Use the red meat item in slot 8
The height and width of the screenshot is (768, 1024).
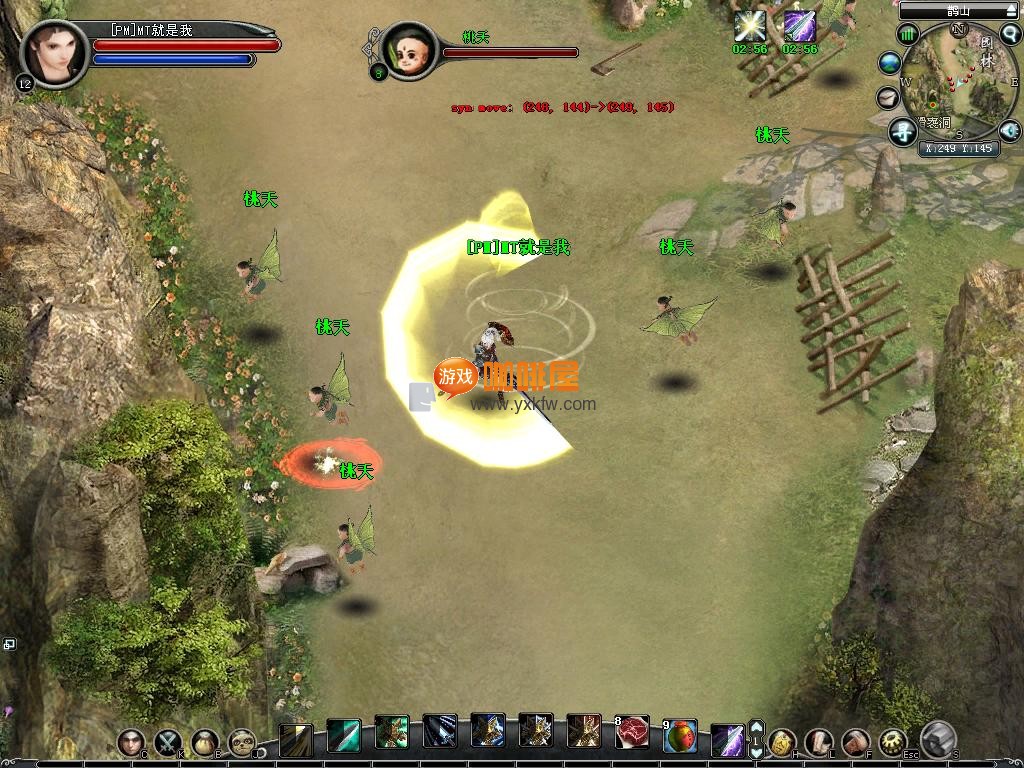point(631,735)
